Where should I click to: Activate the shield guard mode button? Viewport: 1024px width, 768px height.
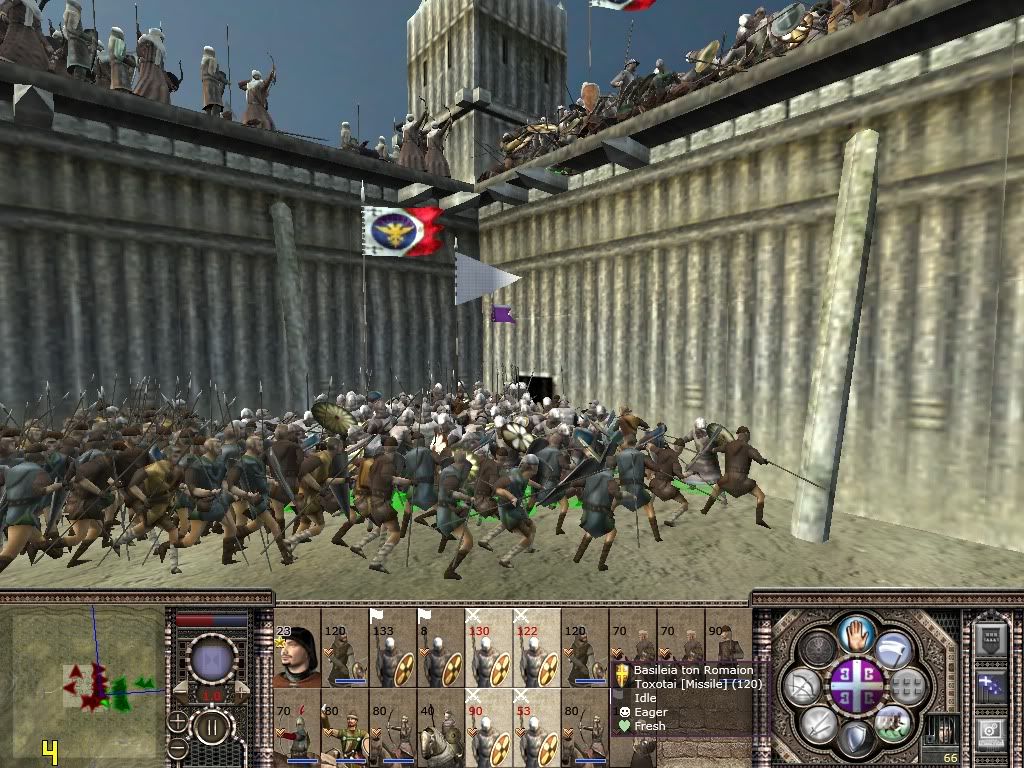point(856,739)
